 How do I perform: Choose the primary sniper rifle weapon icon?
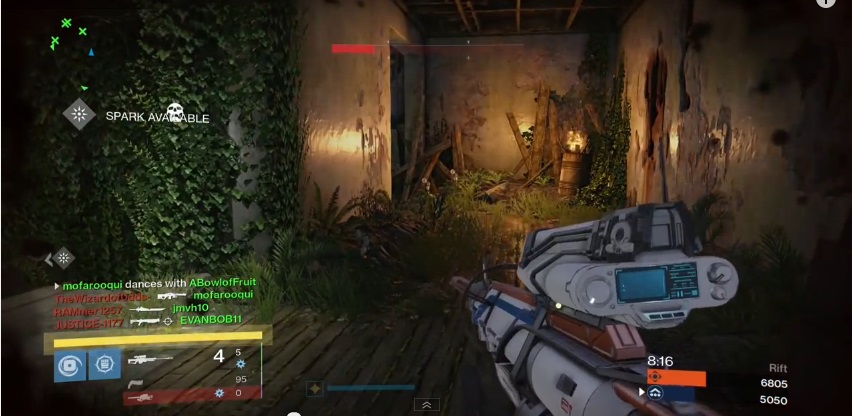click(x=150, y=358)
